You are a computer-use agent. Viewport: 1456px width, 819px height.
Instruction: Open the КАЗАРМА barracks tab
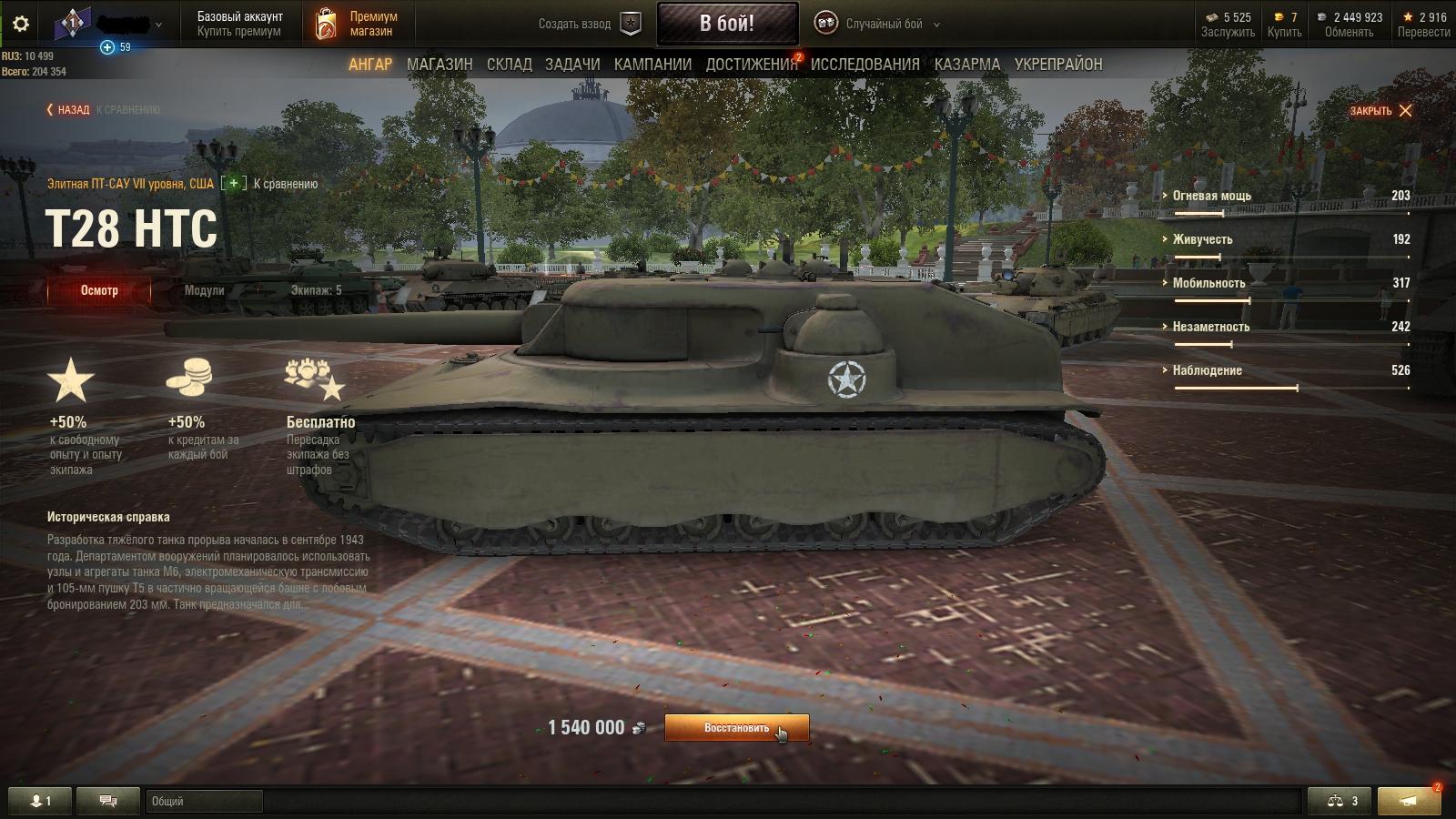(x=966, y=65)
